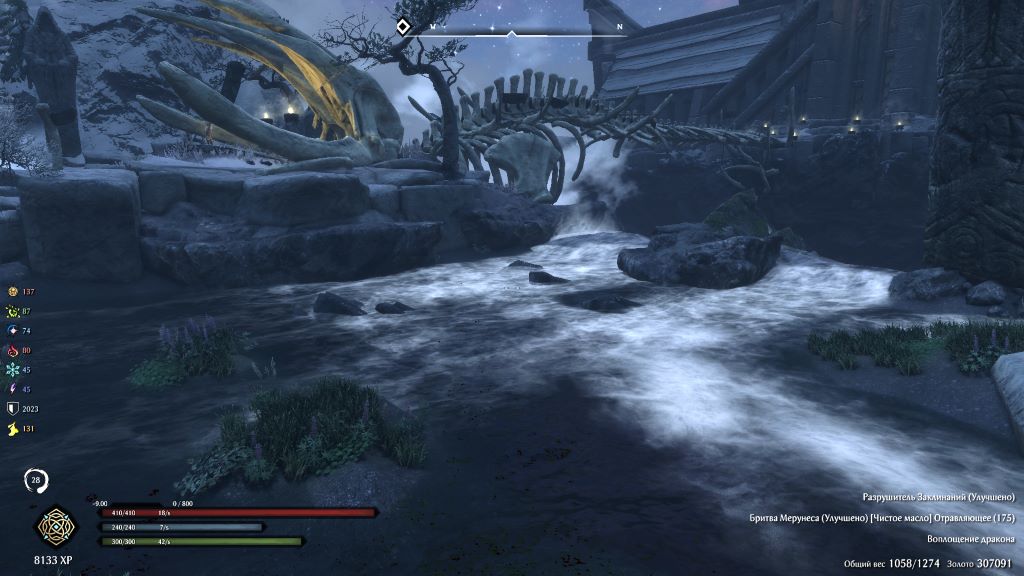The width and height of the screenshot is (1024, 576).
Task: Select the compass bar heading indicator
Action: pos(512,34)
